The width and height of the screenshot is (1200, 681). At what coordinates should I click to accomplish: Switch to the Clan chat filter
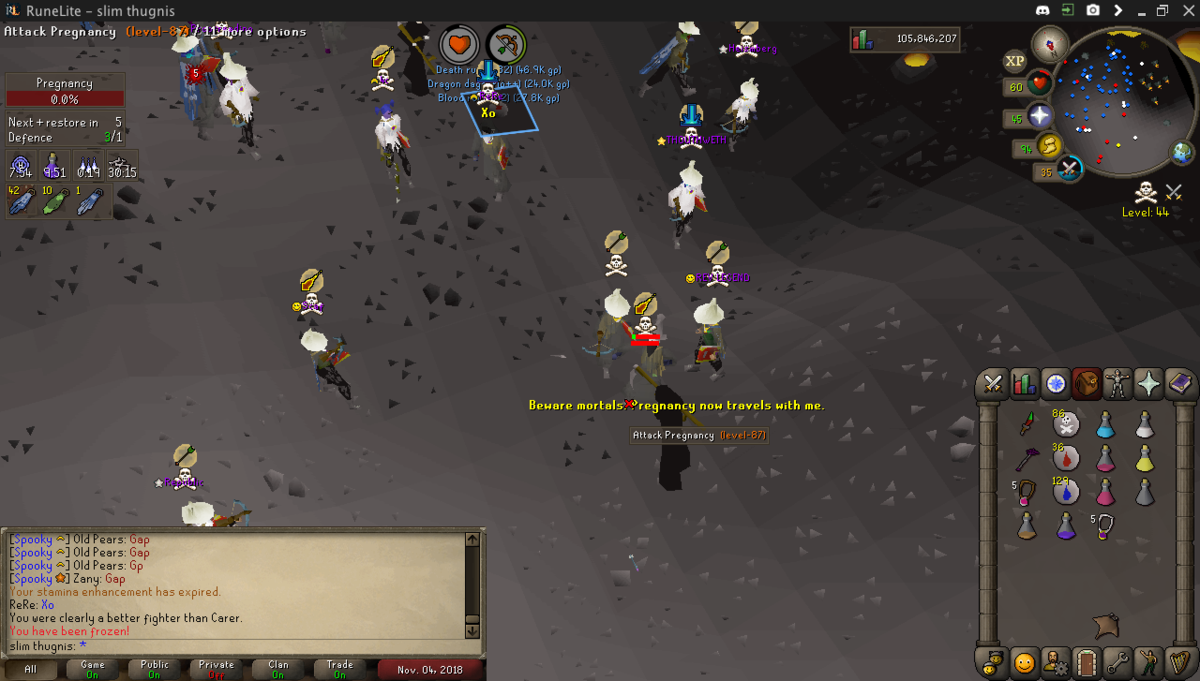pyautogui.click(x=278, y=669)
